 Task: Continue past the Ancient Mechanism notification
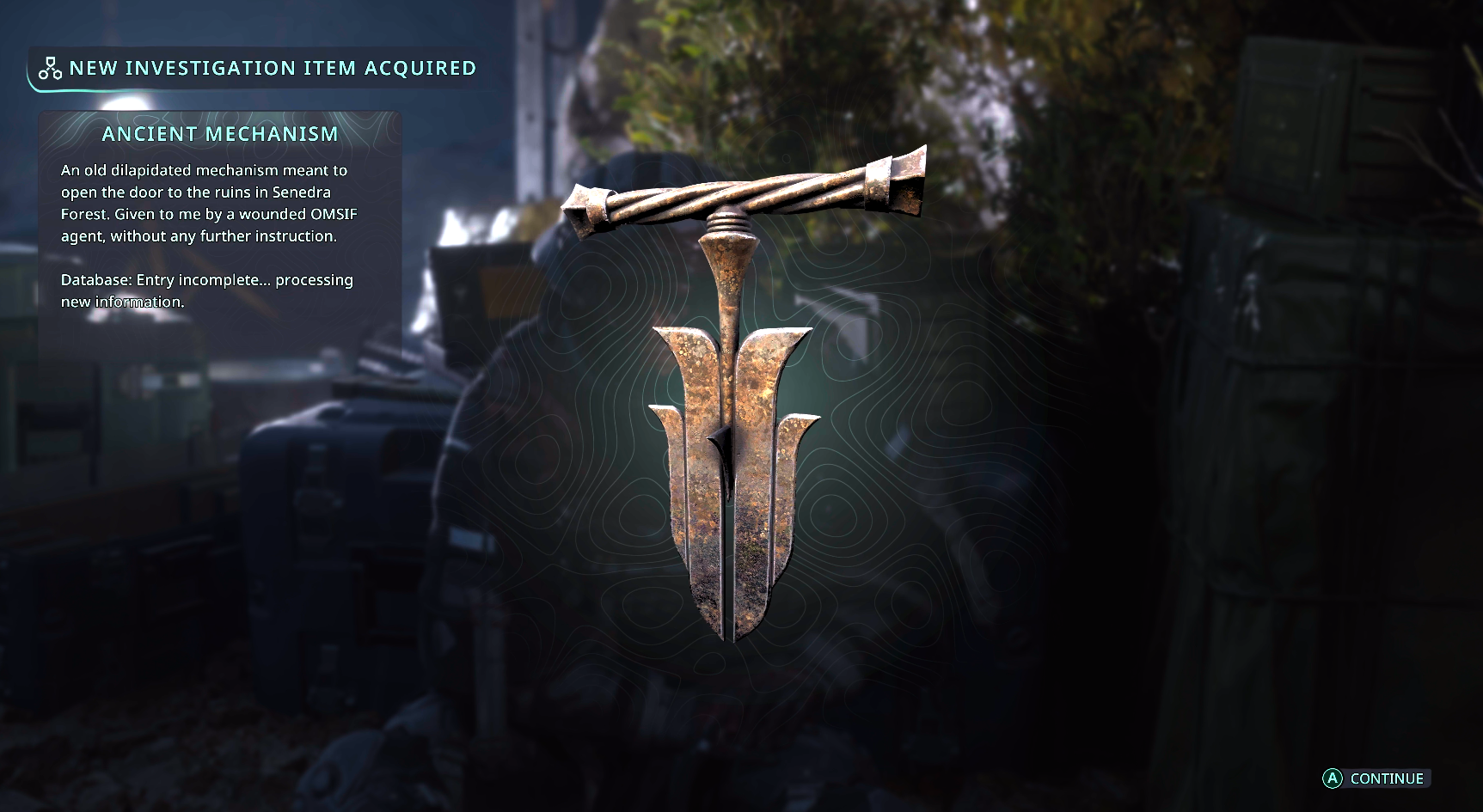(1376, 778)
